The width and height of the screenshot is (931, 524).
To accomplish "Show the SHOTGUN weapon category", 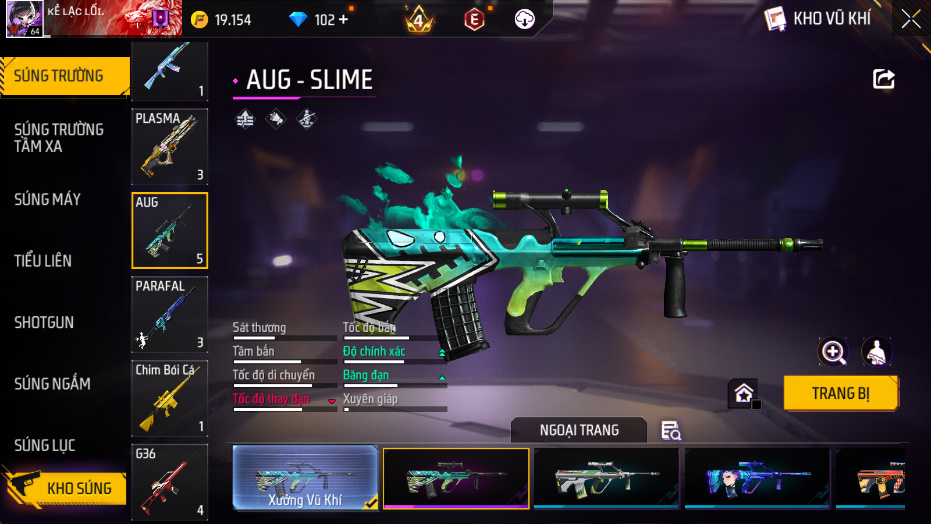I will [44, 323].
